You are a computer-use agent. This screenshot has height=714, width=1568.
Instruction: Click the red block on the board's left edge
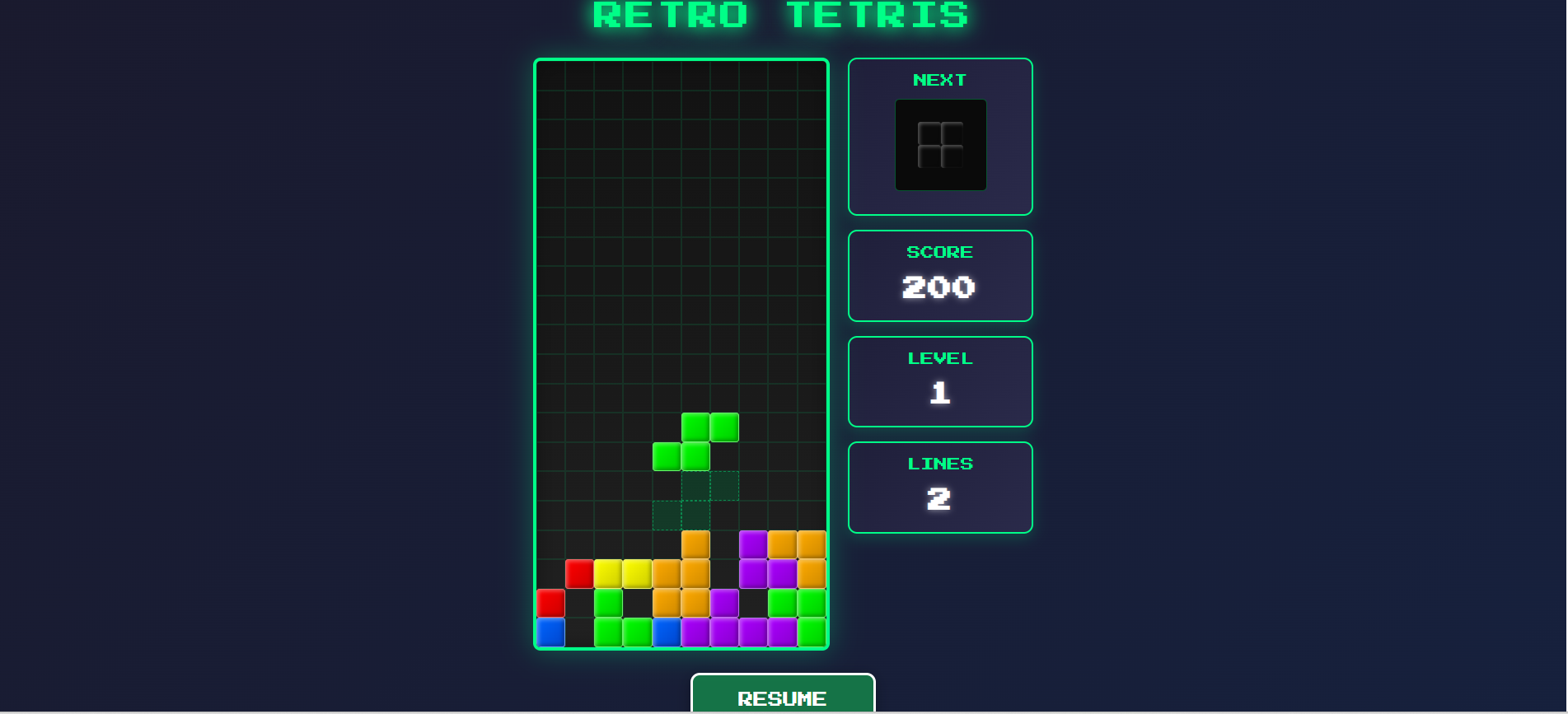pos(550,603)
